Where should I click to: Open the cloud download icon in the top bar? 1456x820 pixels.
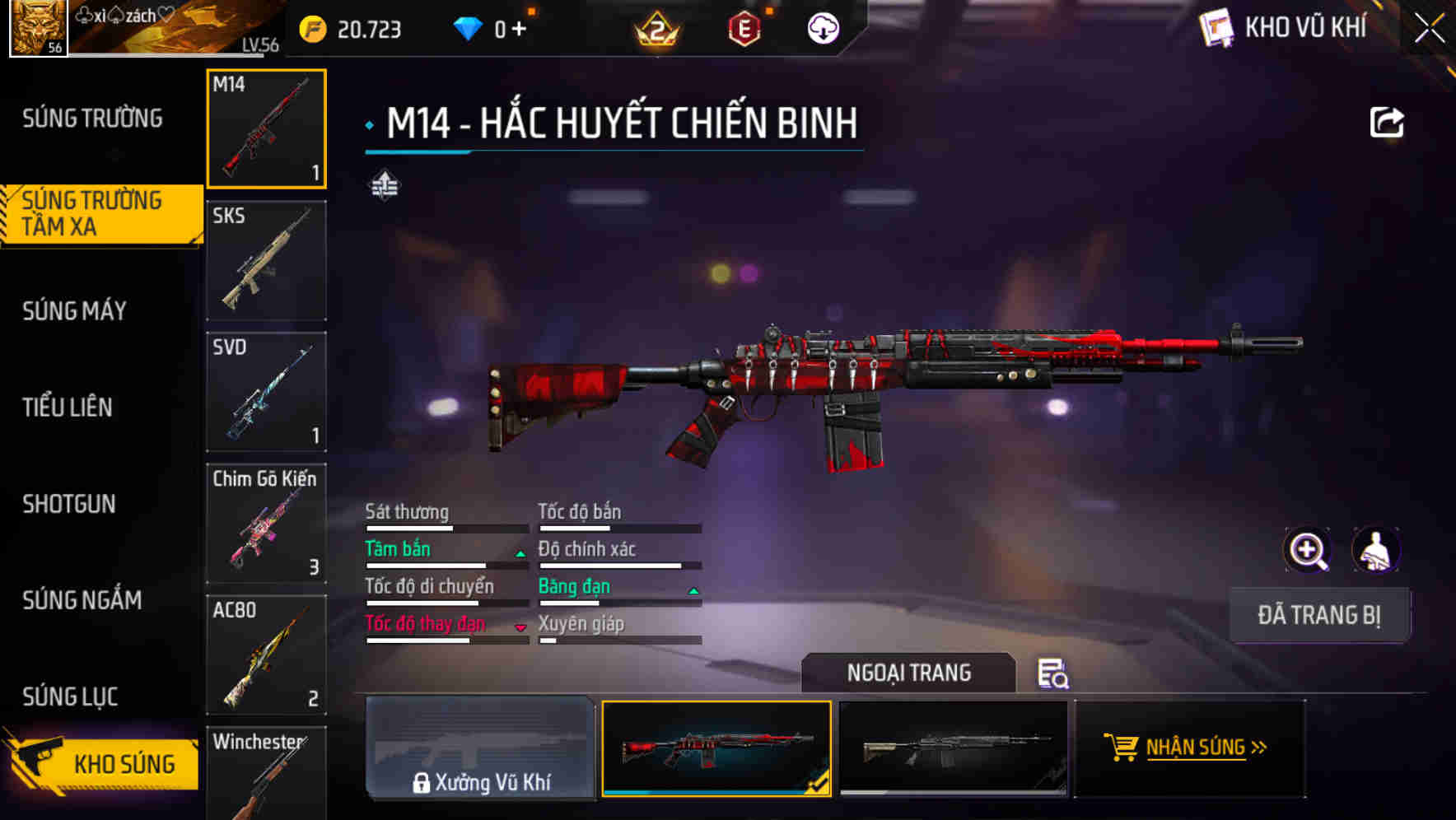(x=822, y=30)
